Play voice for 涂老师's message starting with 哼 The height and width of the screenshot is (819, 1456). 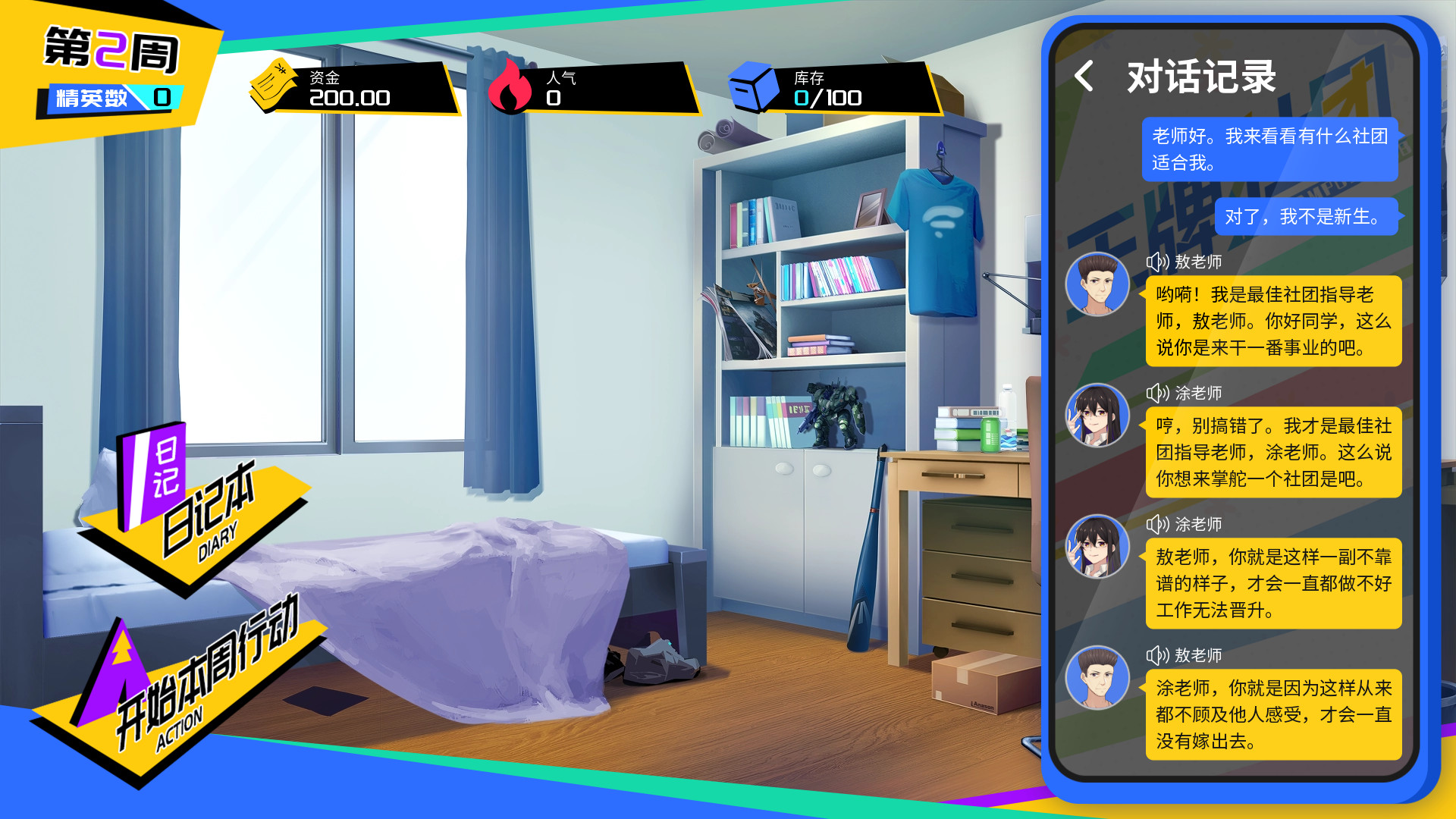1157,394
